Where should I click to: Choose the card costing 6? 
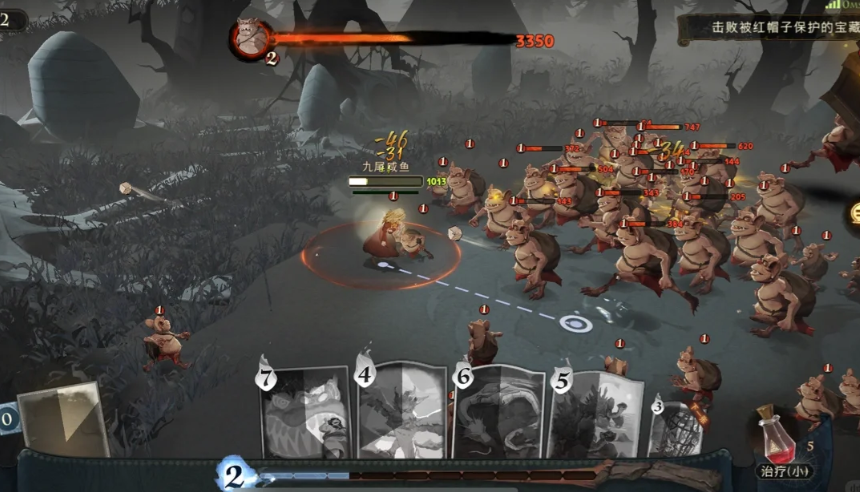[498, 412]
